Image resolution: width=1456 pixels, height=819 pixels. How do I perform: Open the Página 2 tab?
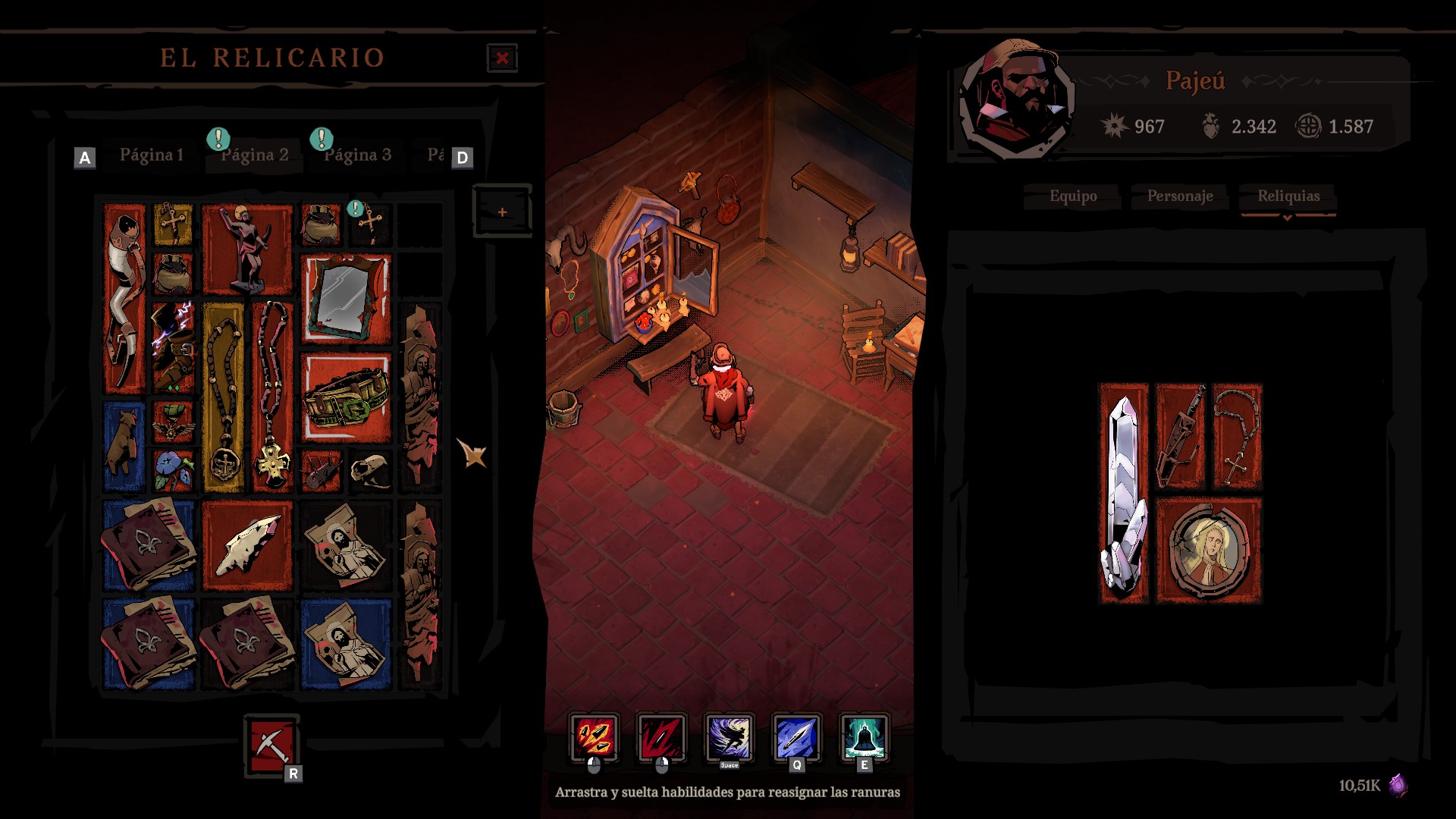(255, 155)
